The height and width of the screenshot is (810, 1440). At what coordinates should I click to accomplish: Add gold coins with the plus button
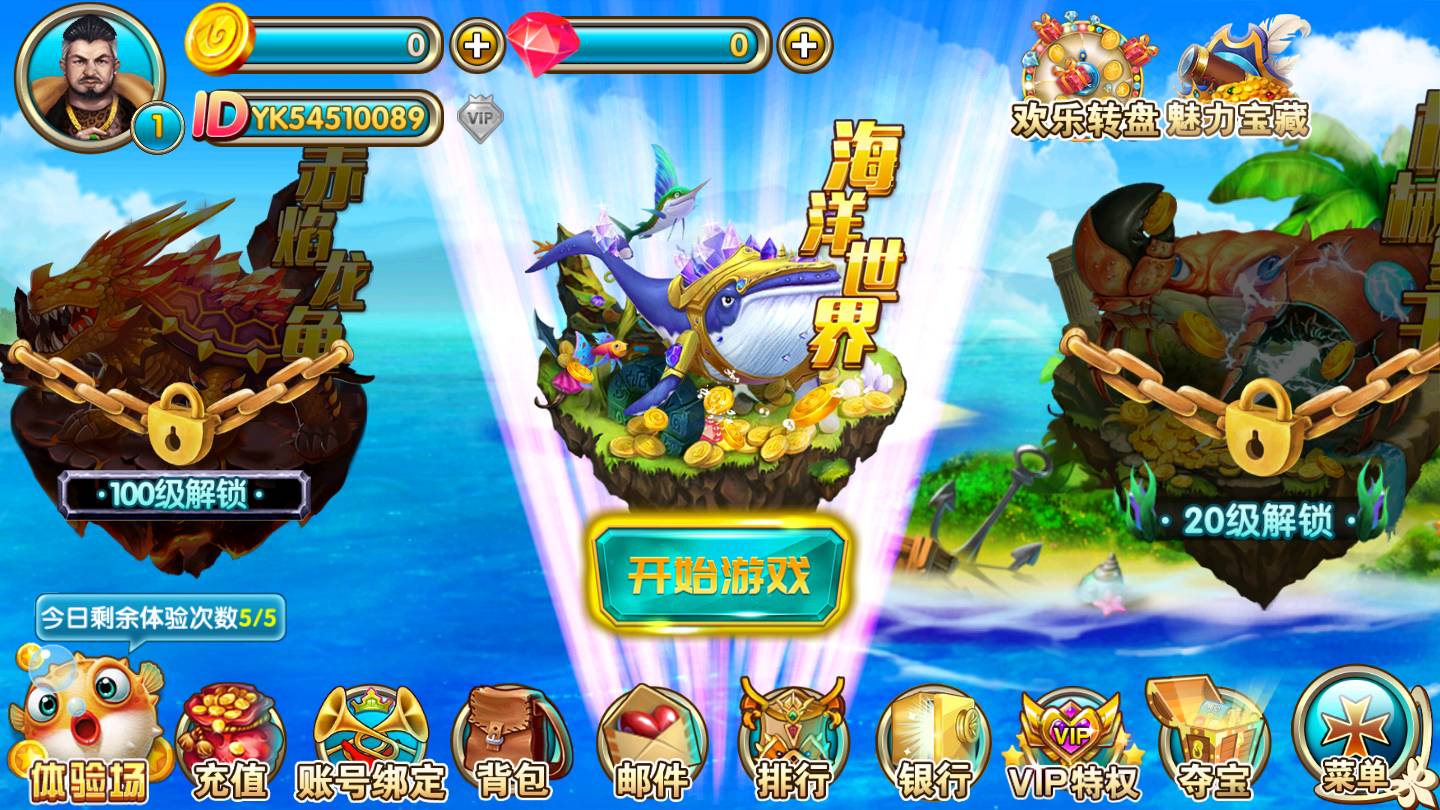477,45
